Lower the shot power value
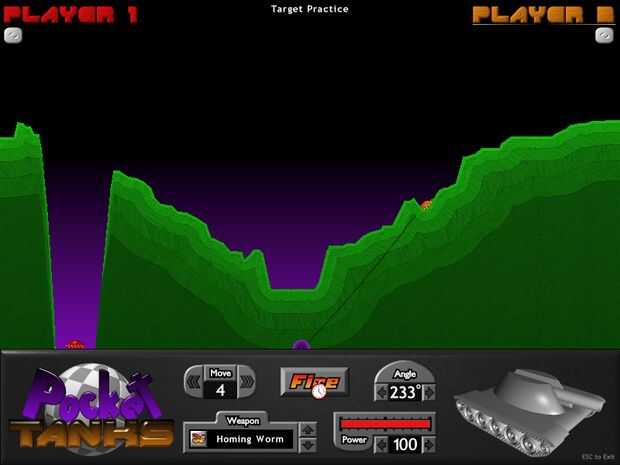The image size is (620, 465). 380,444
